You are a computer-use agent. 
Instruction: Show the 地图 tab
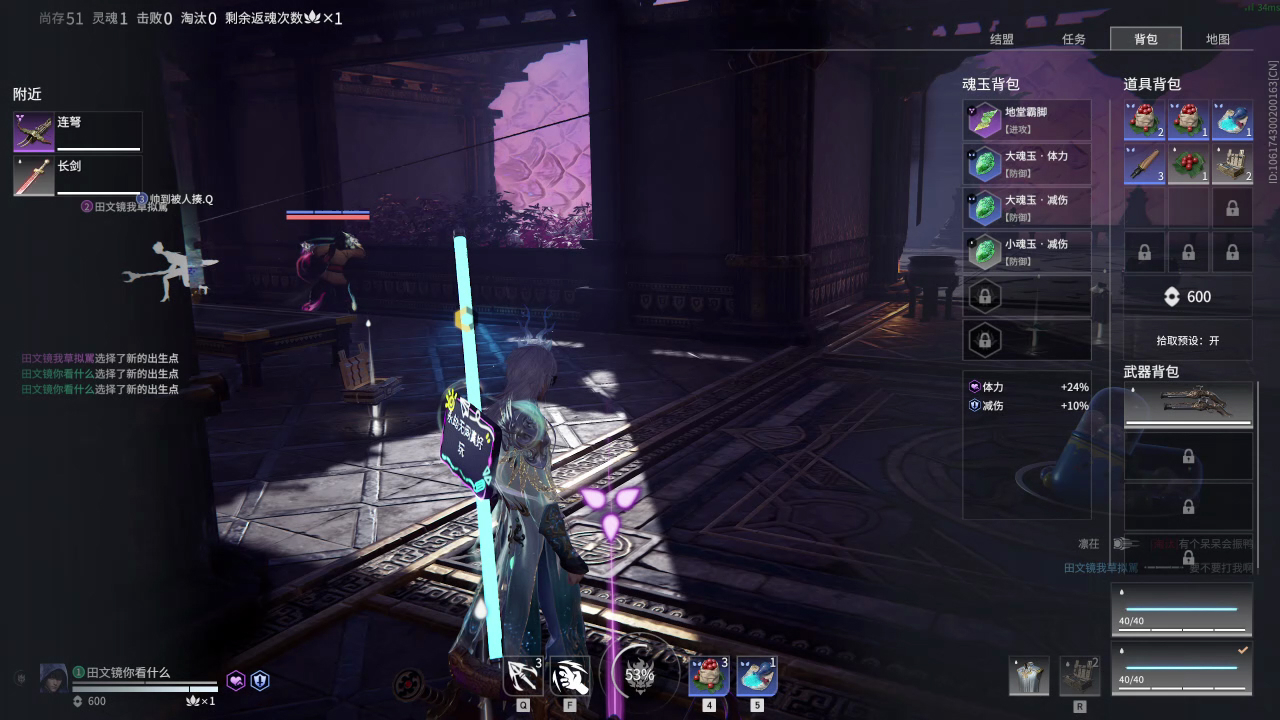[x=1217, y=39]
